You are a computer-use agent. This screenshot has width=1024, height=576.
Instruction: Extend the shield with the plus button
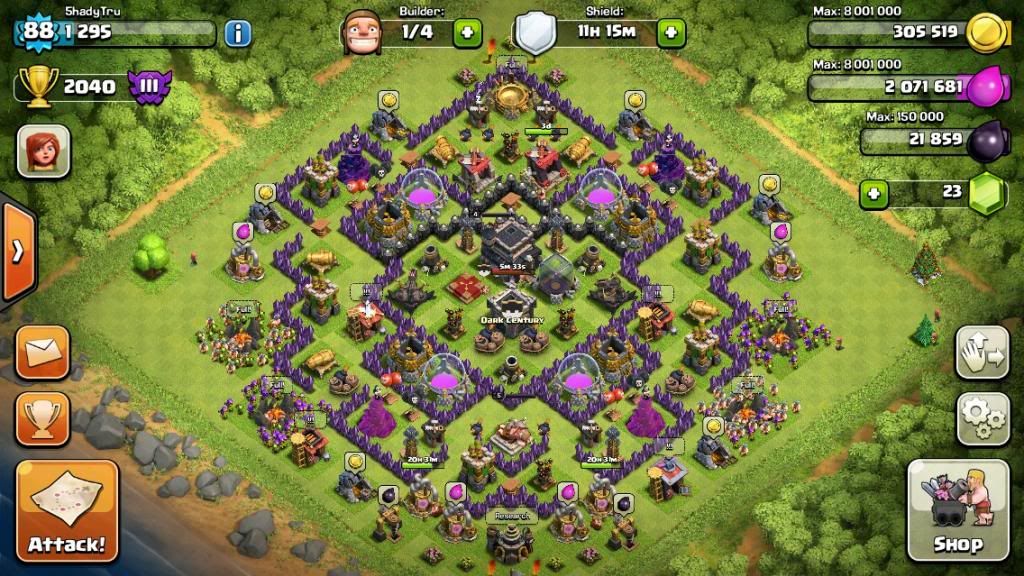tap(671, 33)
